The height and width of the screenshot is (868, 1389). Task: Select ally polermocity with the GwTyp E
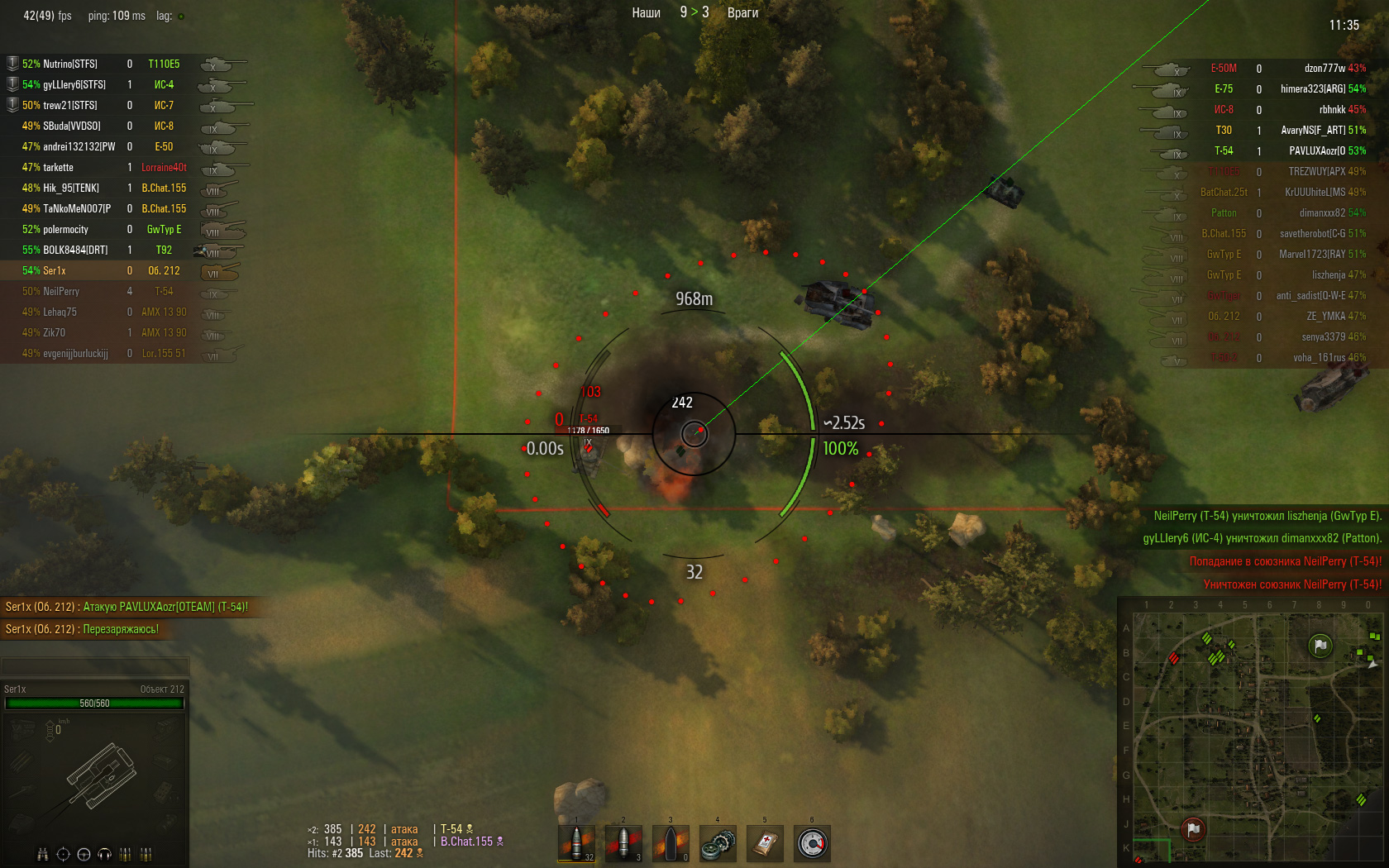pyautogui.click(x=65, y=229)
